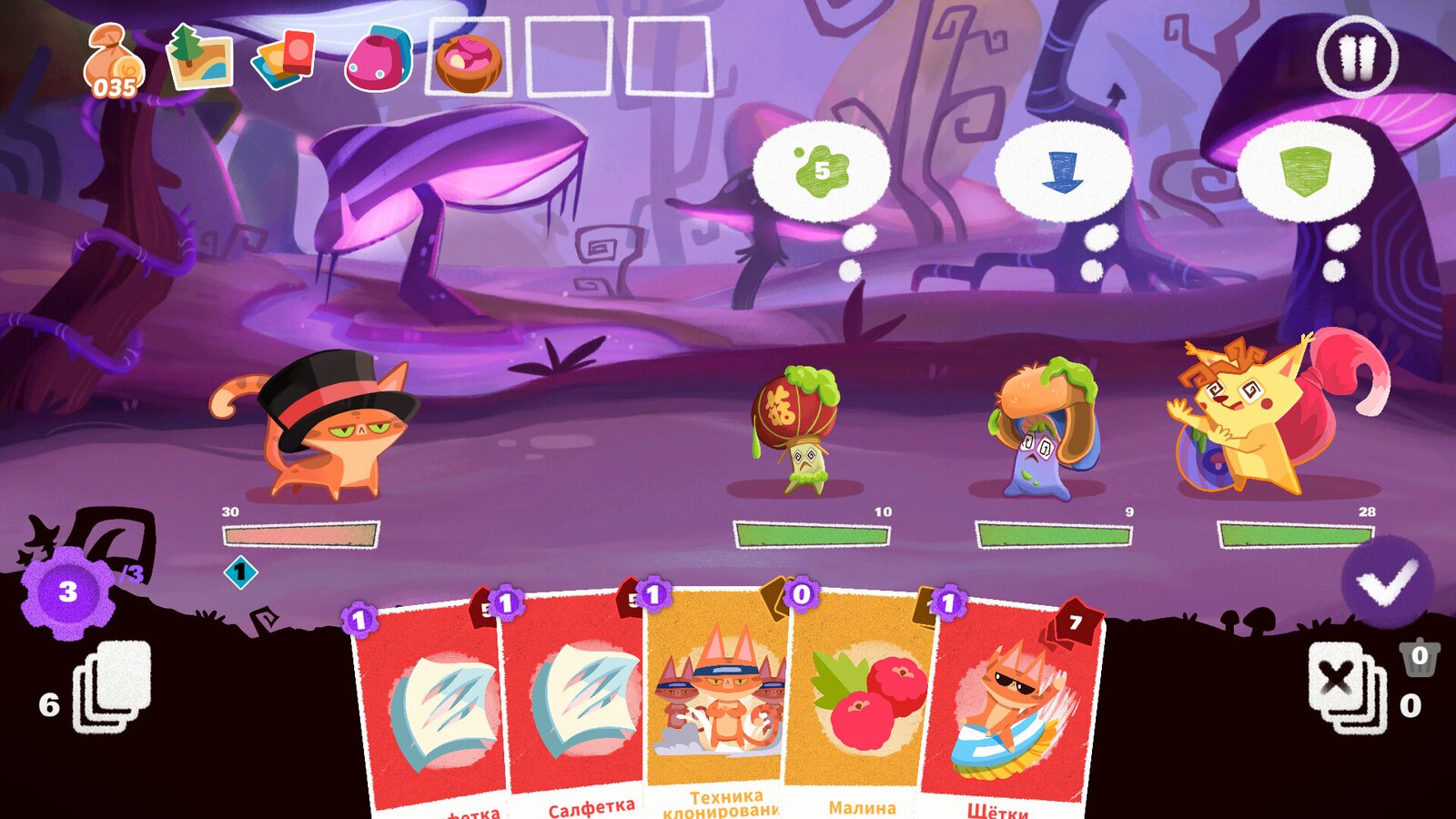The height and width of the screenshot is (819, 1456).
Task: View the draw pile of 6 cards
Action: point(111,689)
